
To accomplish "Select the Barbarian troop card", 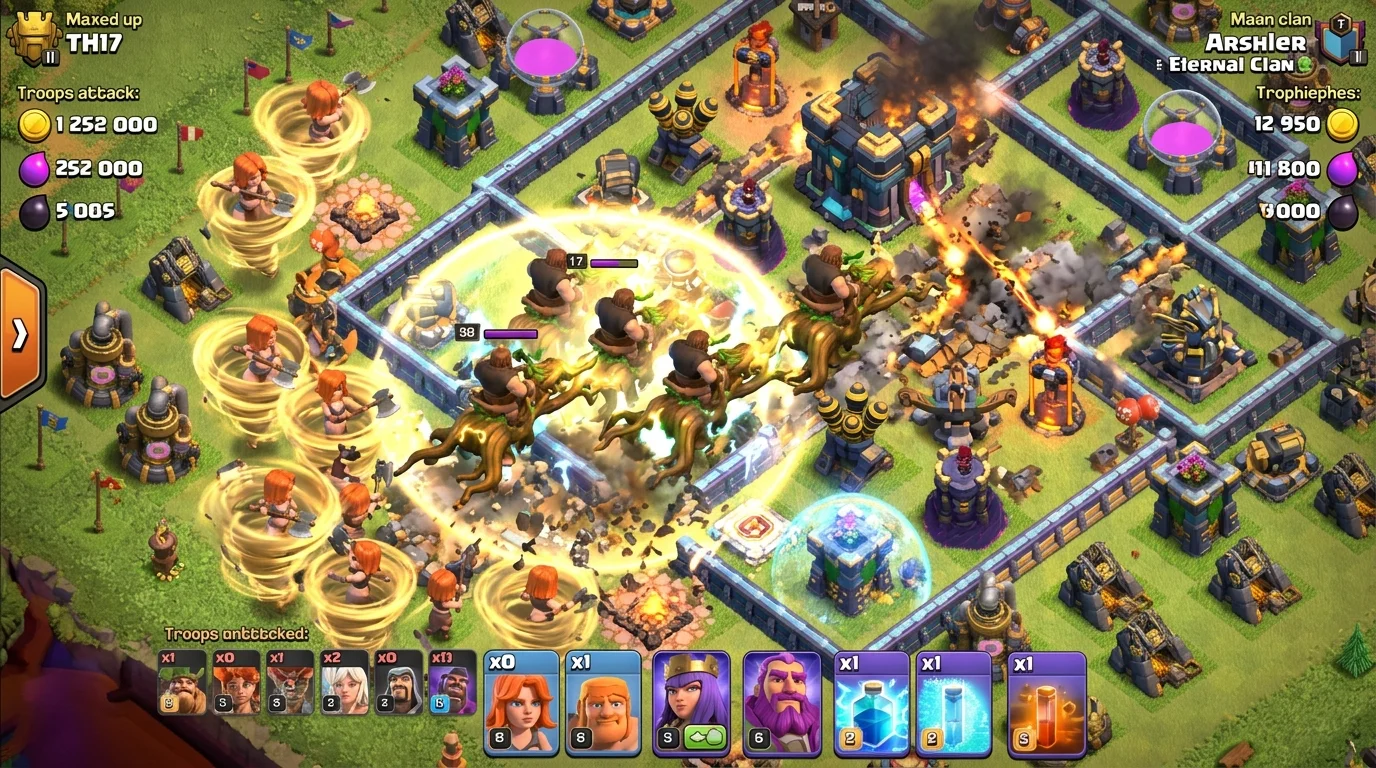I will pyautogui.click(x=602, y=700).
